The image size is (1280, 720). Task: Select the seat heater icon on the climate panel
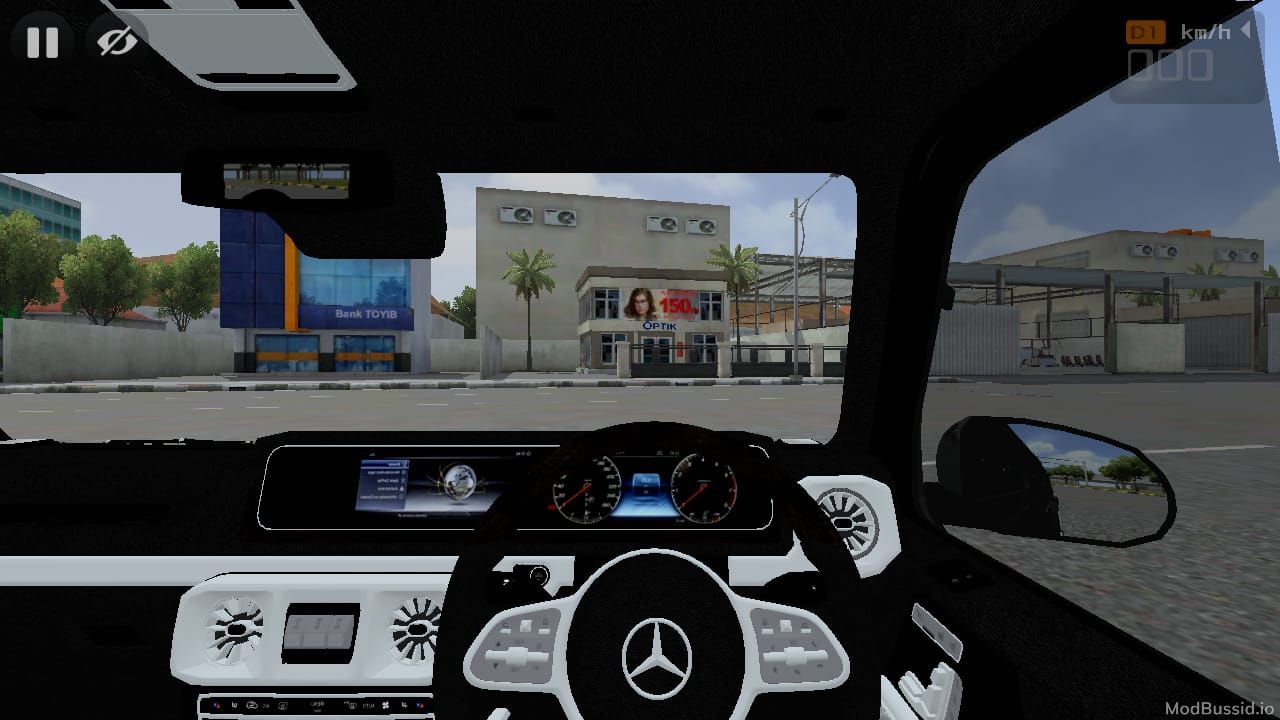click(x=404, y=705)
